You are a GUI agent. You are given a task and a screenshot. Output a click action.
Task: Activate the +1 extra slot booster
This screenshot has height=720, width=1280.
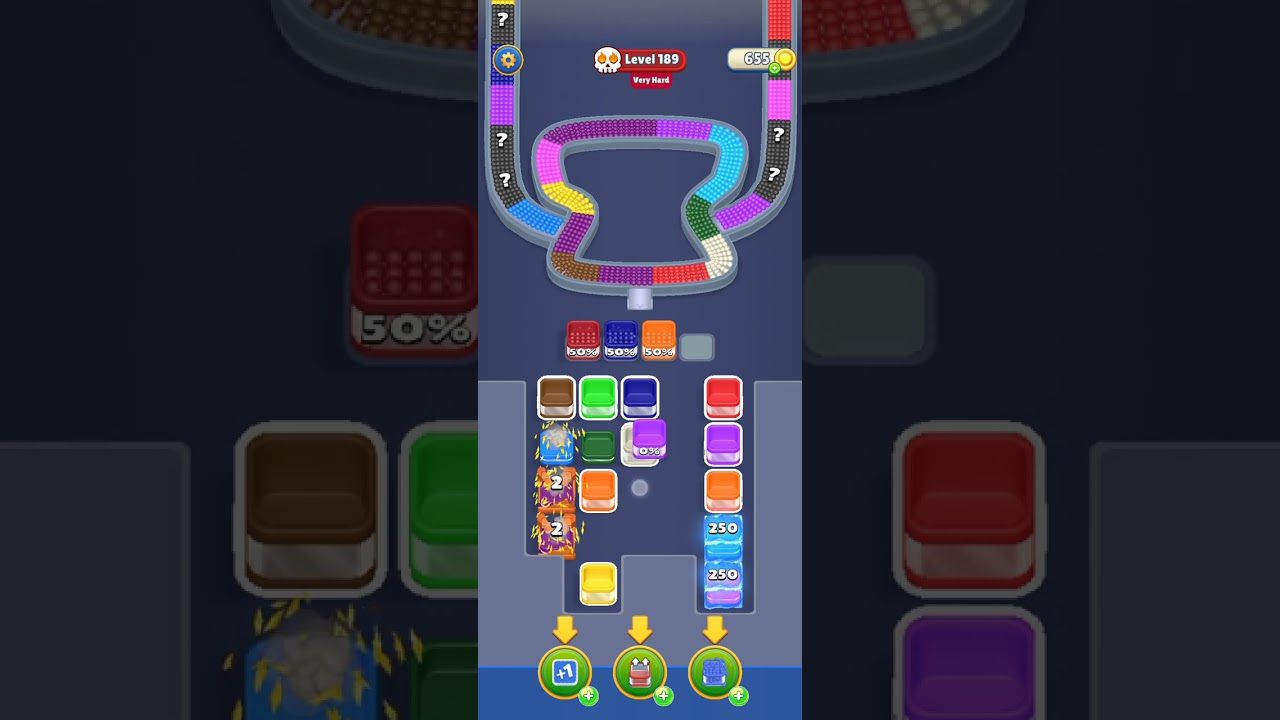point(564,672)
